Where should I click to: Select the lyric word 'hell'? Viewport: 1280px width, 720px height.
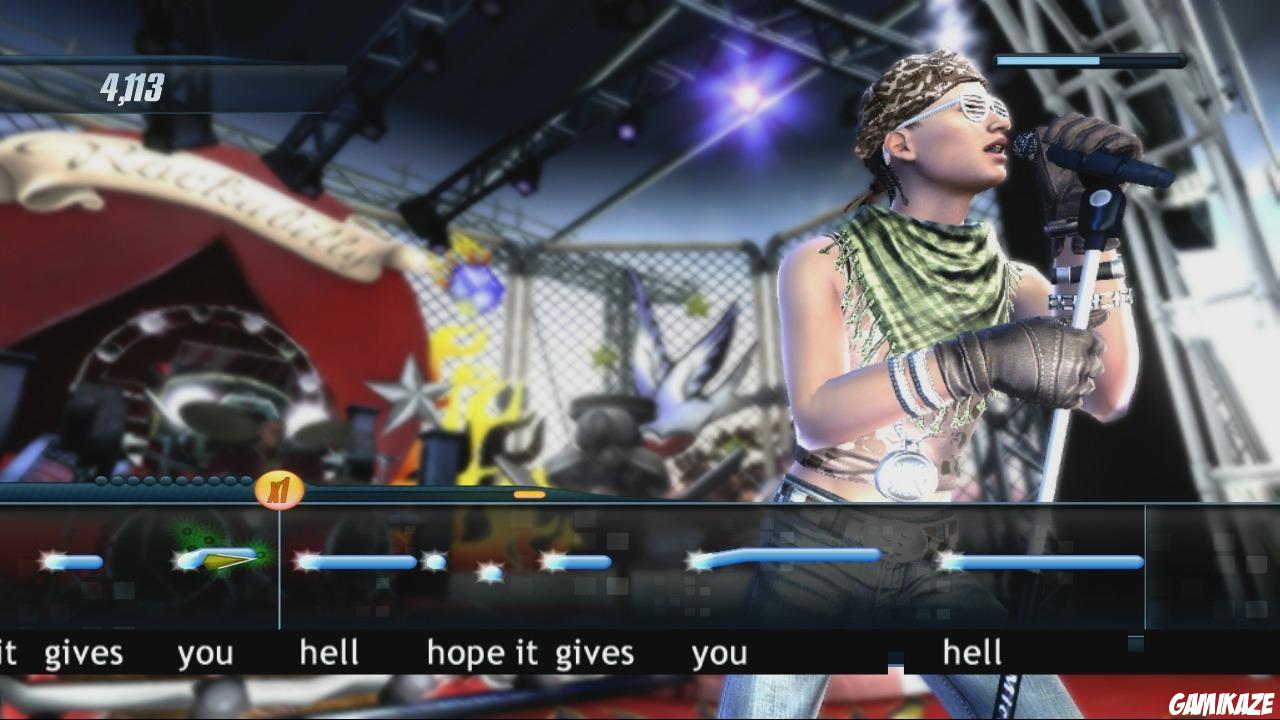tap(331, 652)
